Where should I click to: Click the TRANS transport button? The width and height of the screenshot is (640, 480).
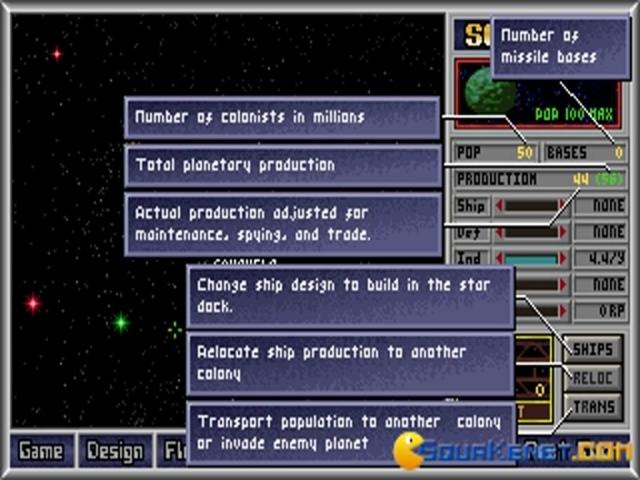click(x=593, y=406)
